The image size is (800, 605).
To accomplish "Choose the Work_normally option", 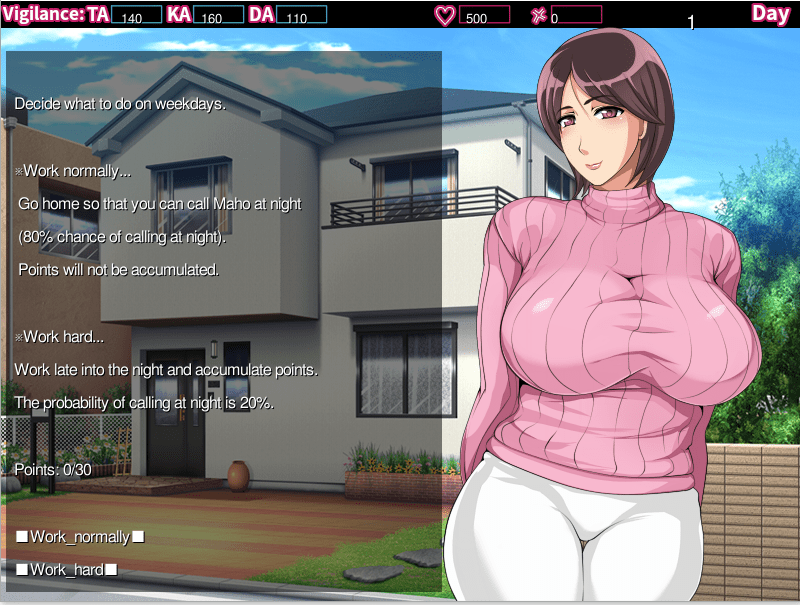I will 80,537.
